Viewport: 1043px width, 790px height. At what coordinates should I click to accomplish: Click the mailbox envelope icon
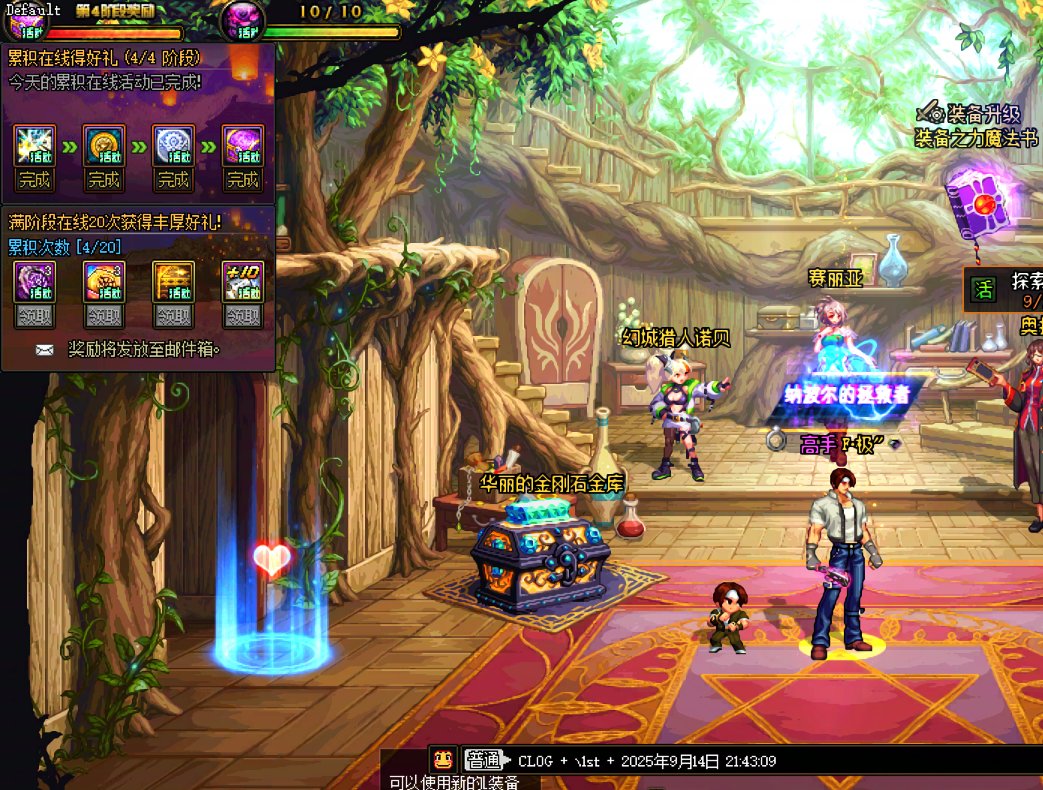45,350
